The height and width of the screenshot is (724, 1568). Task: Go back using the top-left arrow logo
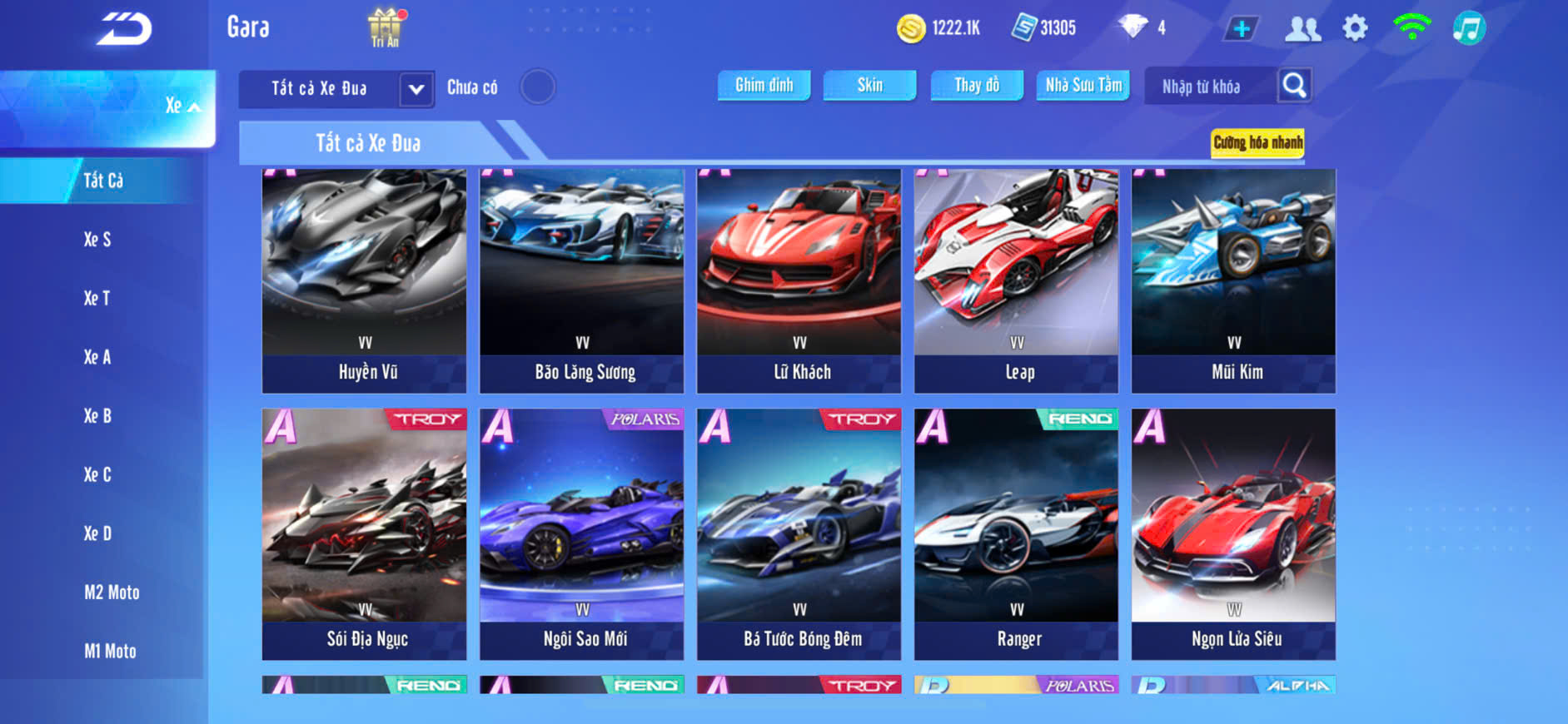point(124,30)
